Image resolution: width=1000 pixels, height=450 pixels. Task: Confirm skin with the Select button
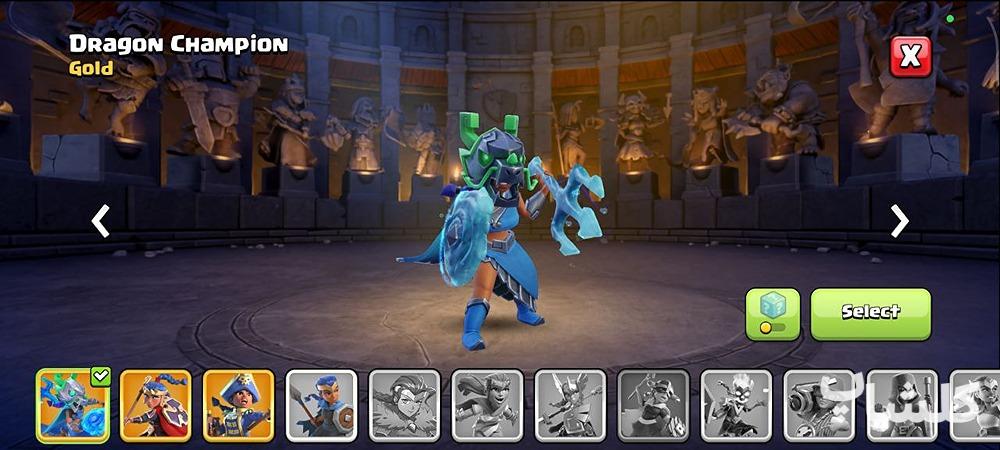(x=870, y=313)
